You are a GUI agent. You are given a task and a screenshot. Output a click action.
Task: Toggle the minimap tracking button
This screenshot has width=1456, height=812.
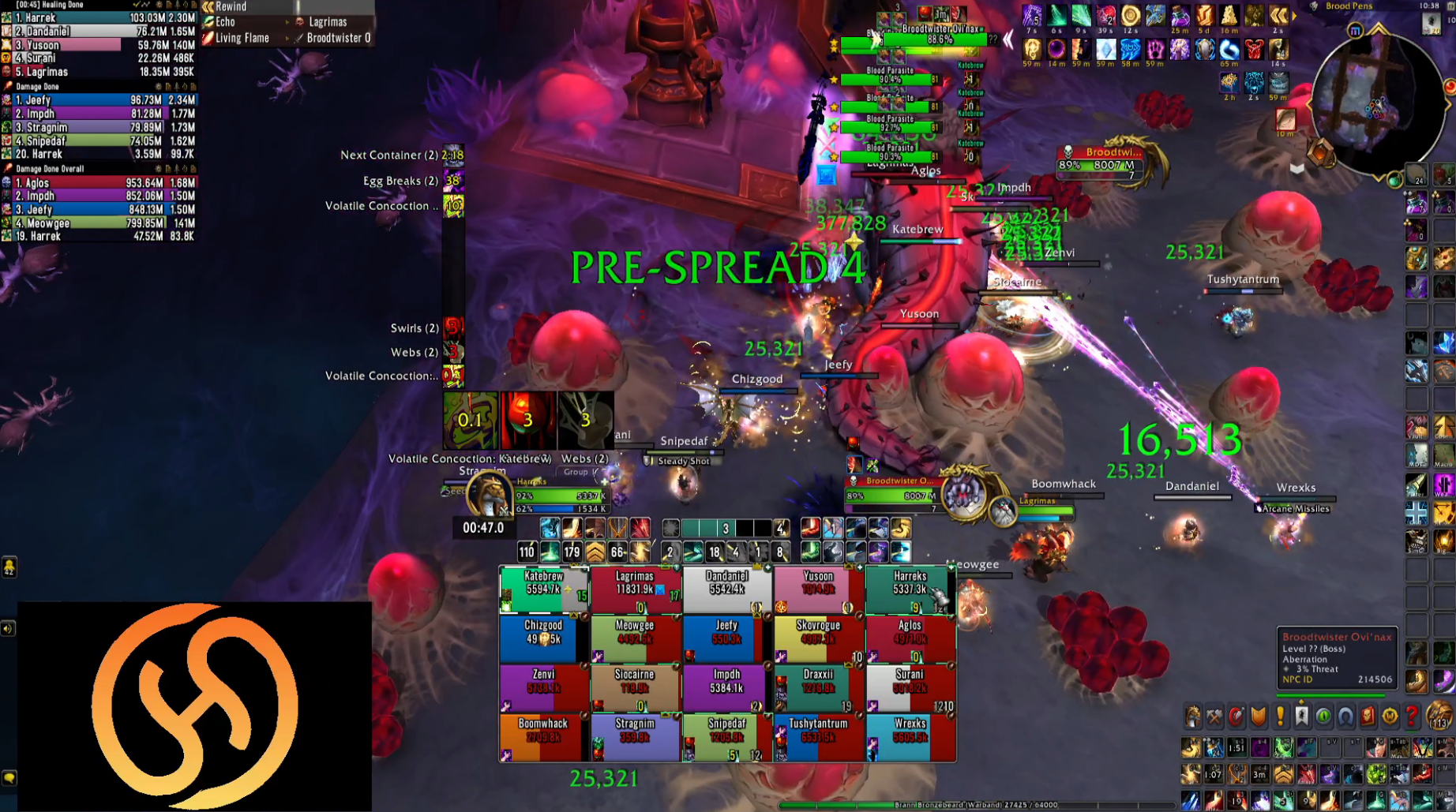coord(1355,31)
